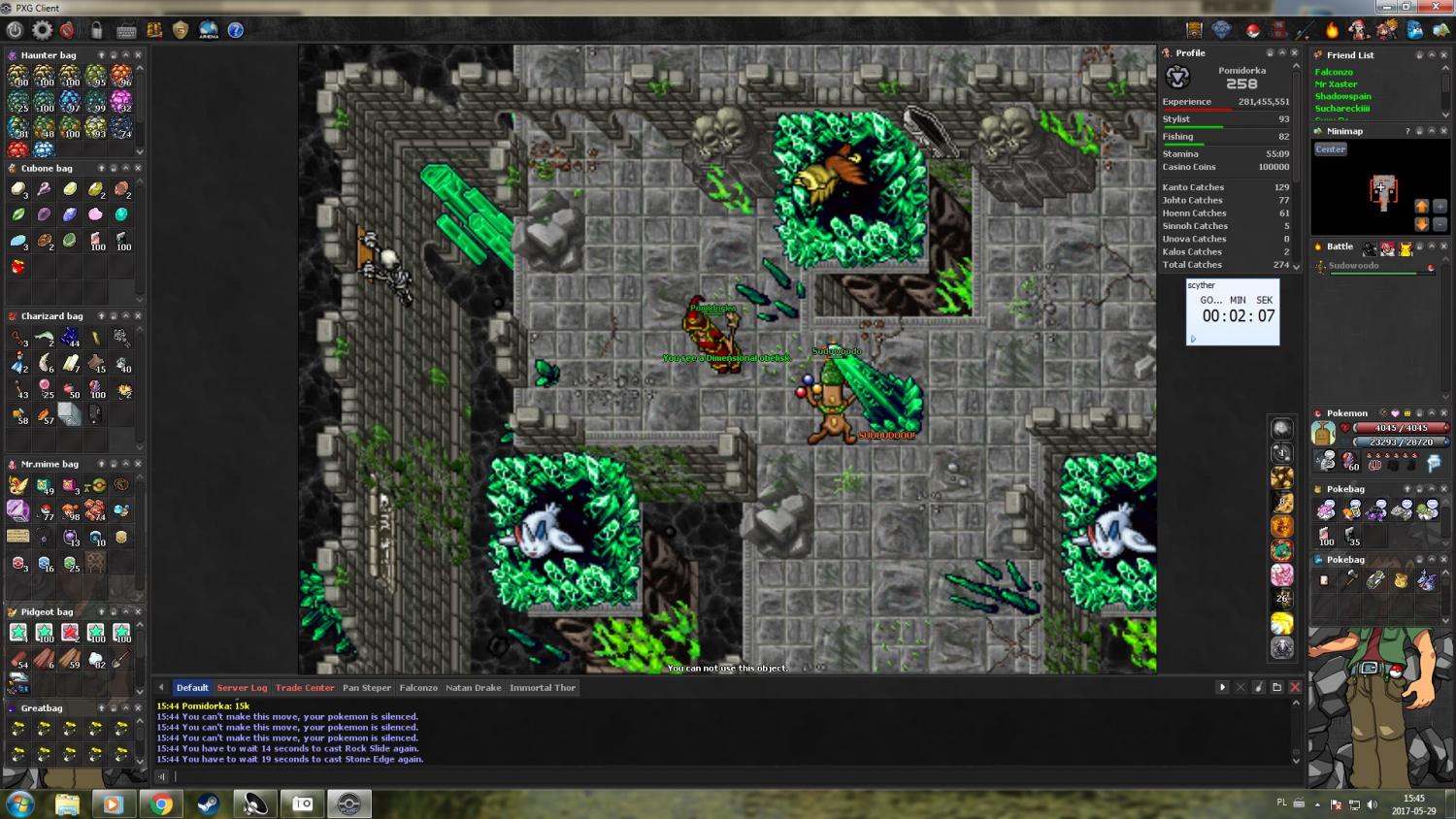Select Falconzo in the Friend List
This screenshot has width=1456, height=819.
pyautogui.click(x=1334, y=72)
